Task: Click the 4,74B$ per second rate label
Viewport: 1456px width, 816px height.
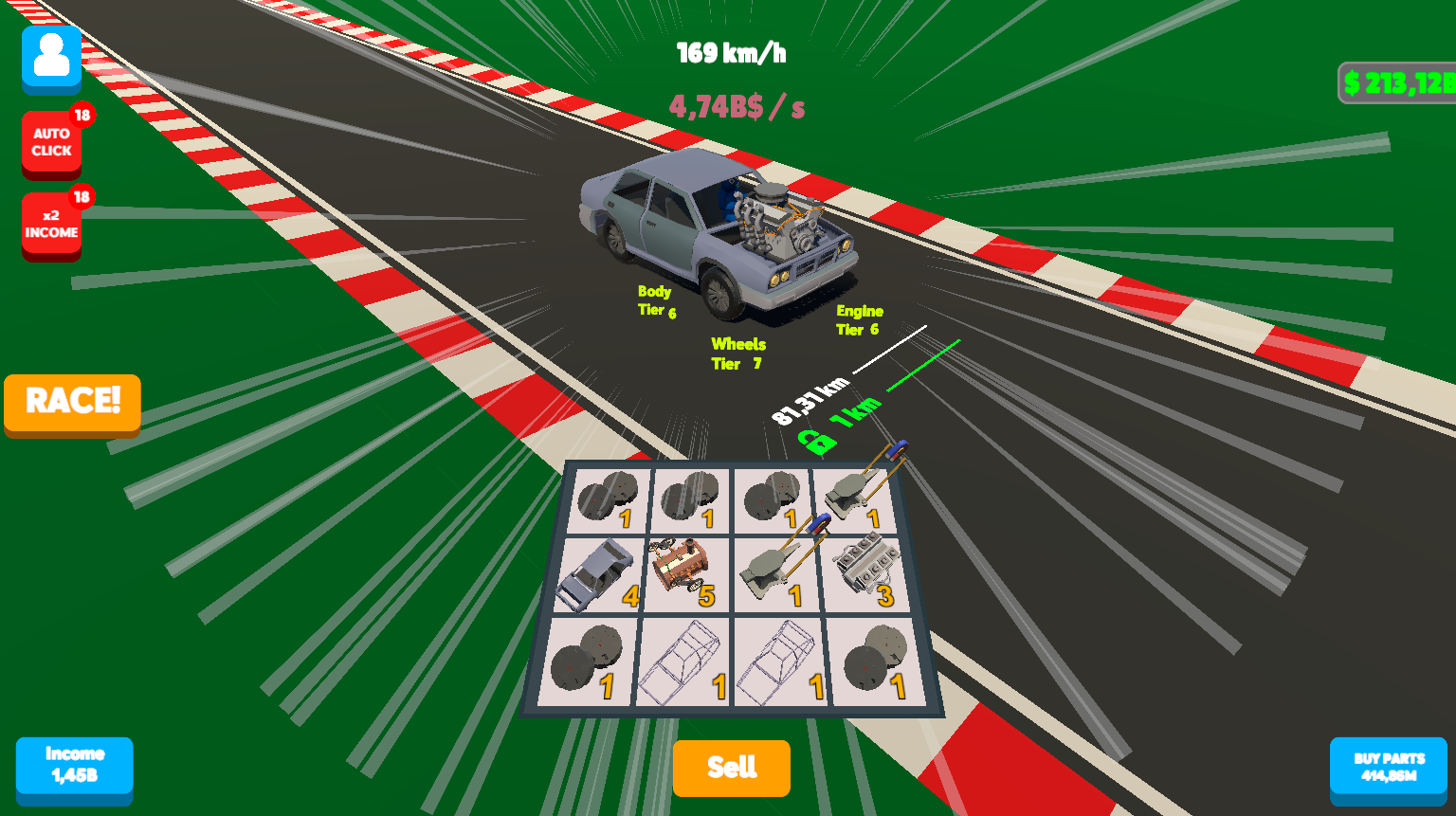Action: tap(737, 107)
